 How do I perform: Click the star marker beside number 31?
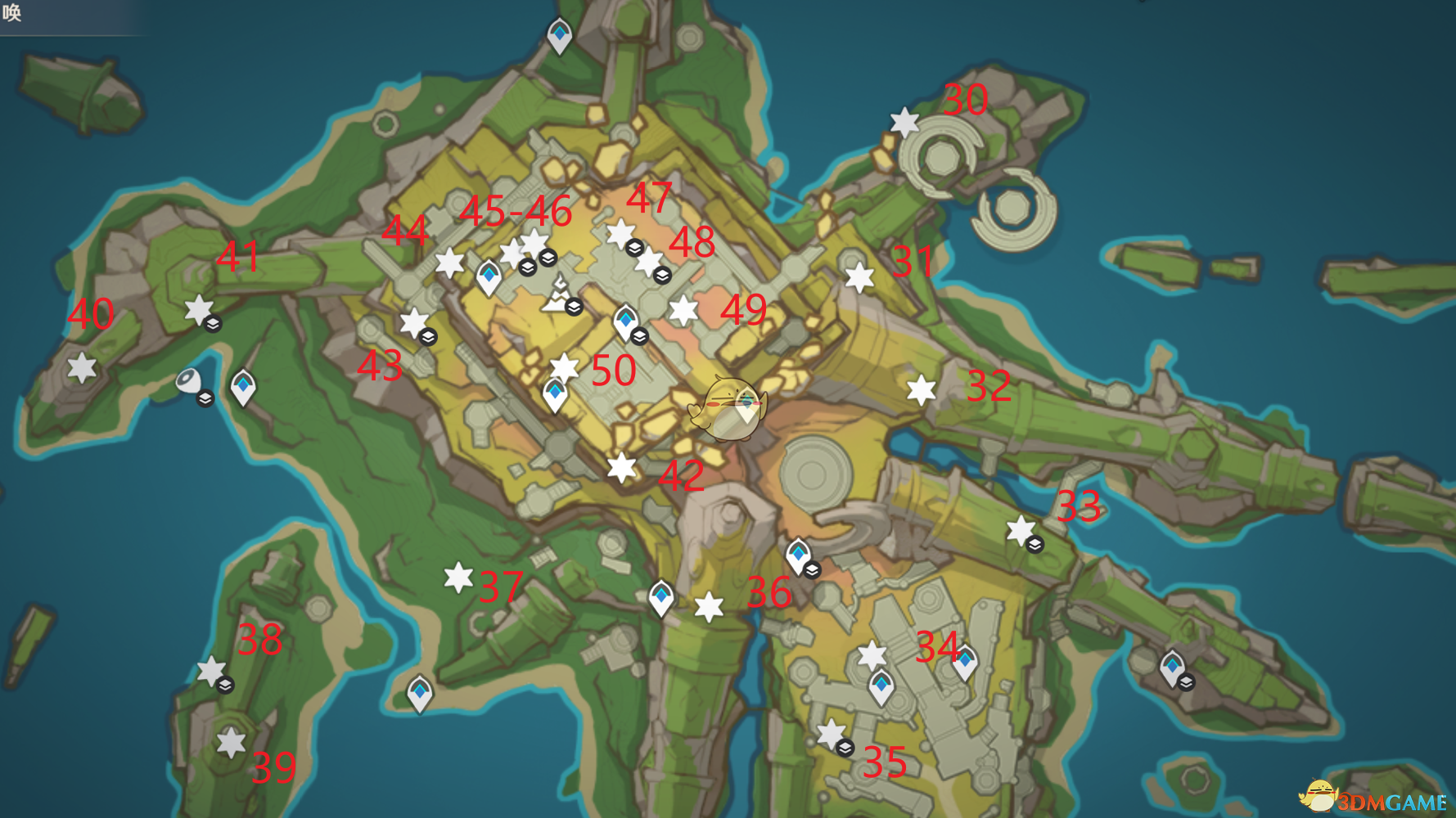(x=859, y=277)
